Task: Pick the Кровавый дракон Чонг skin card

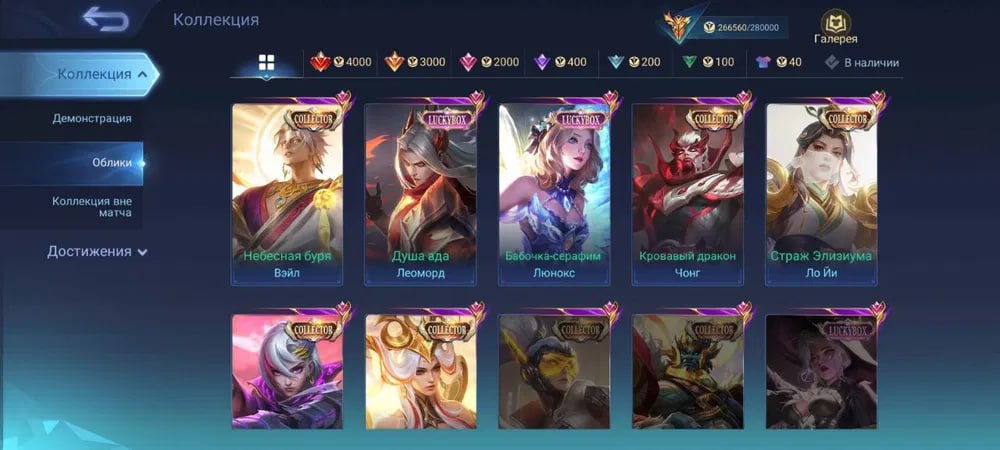Action: point(687,194)
